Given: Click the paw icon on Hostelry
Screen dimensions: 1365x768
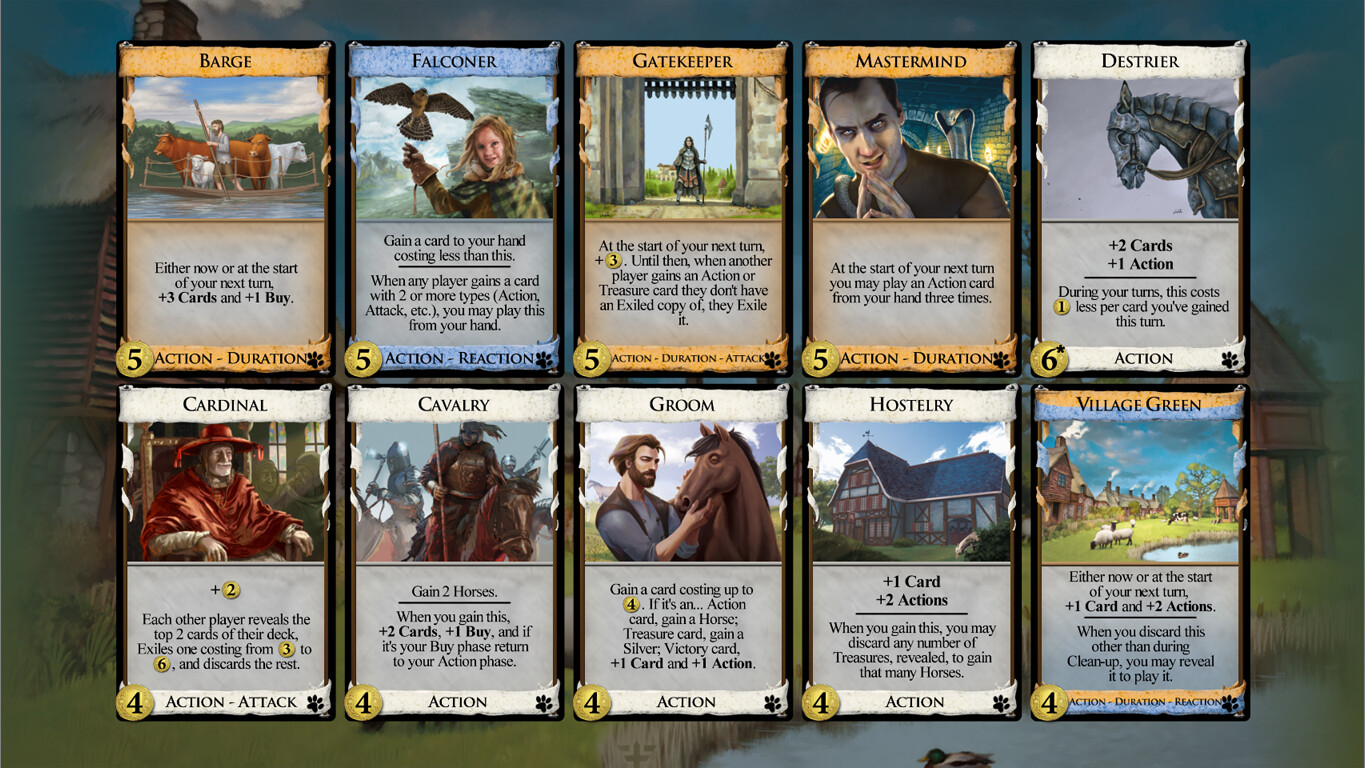Looking at the screenshot, I should 1001,702.
